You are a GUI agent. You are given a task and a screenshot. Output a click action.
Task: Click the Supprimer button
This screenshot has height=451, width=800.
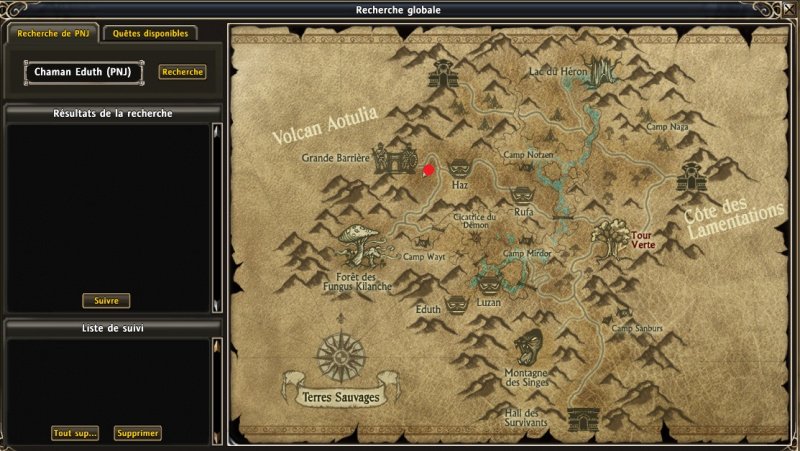point(137,433)
